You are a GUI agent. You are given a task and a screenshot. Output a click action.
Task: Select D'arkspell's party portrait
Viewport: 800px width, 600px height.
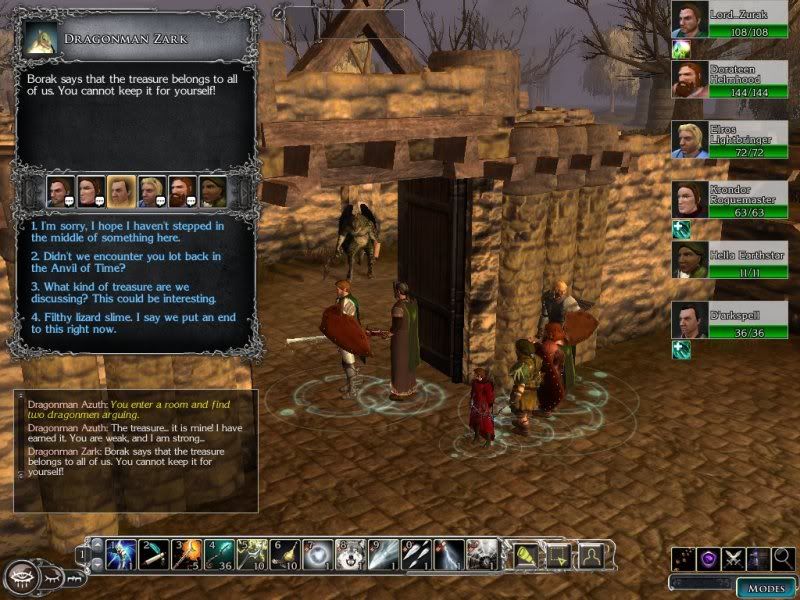pyautogui.click(x=690, y=319)
